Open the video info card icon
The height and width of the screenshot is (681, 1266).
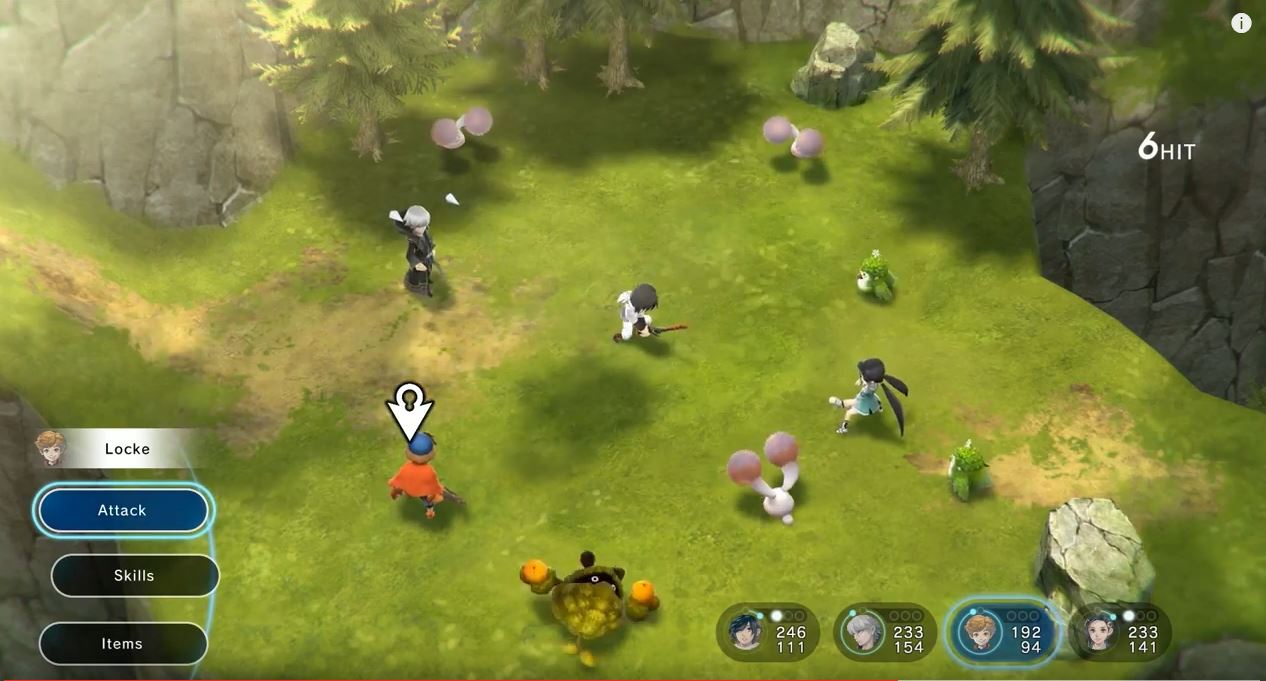tap(1241, 23)
